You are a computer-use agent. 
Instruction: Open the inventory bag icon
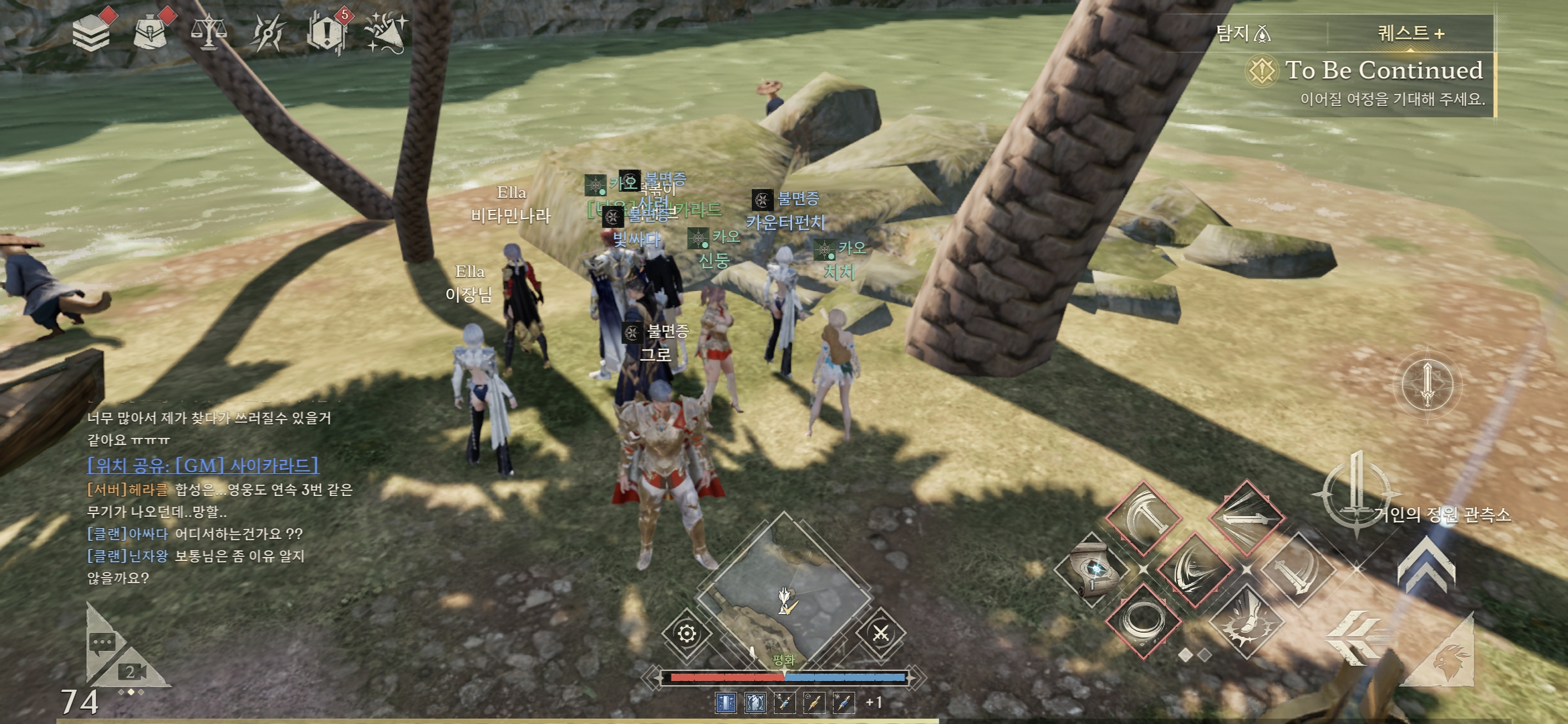151,32
